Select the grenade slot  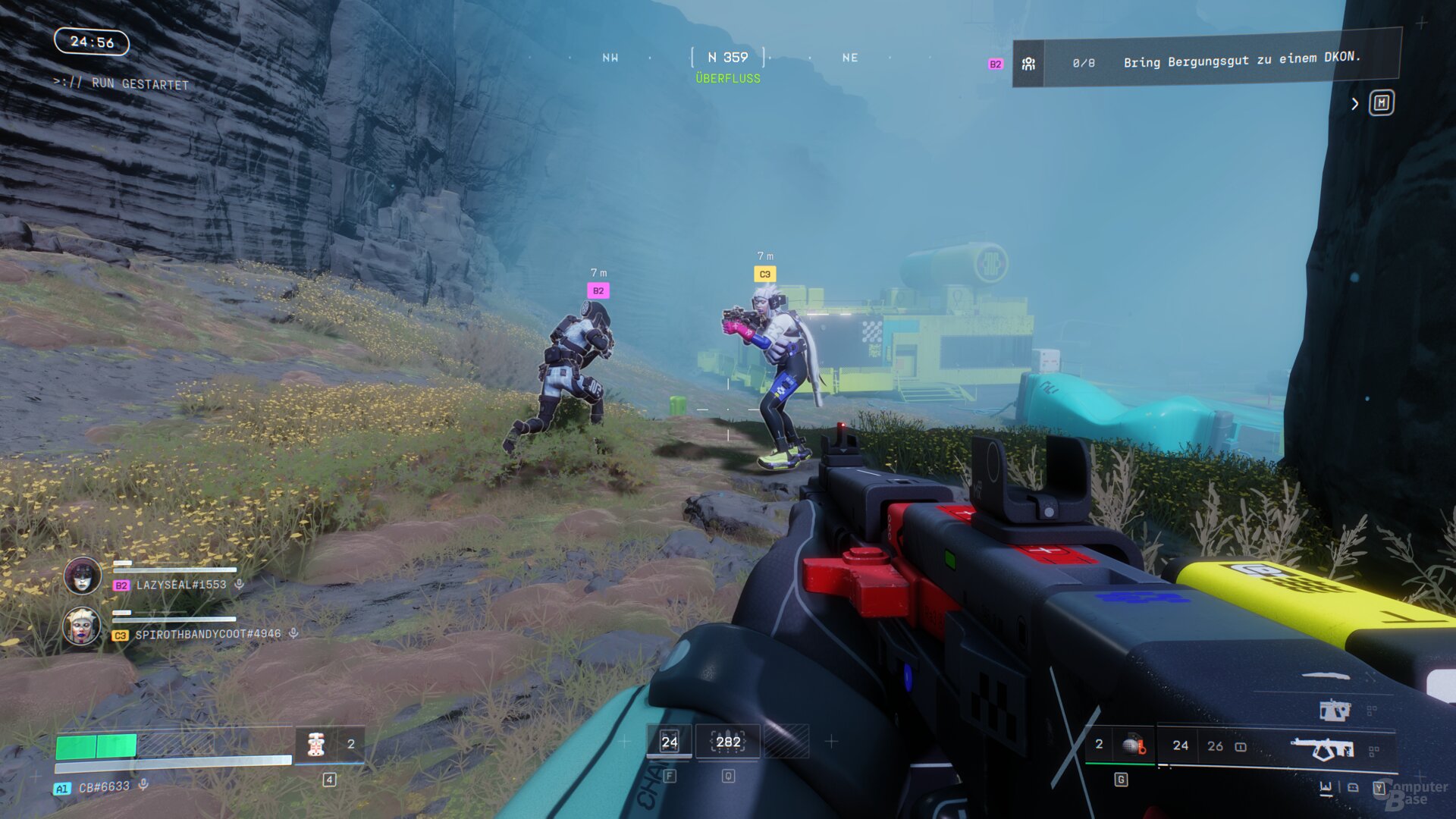[1133, 745]
